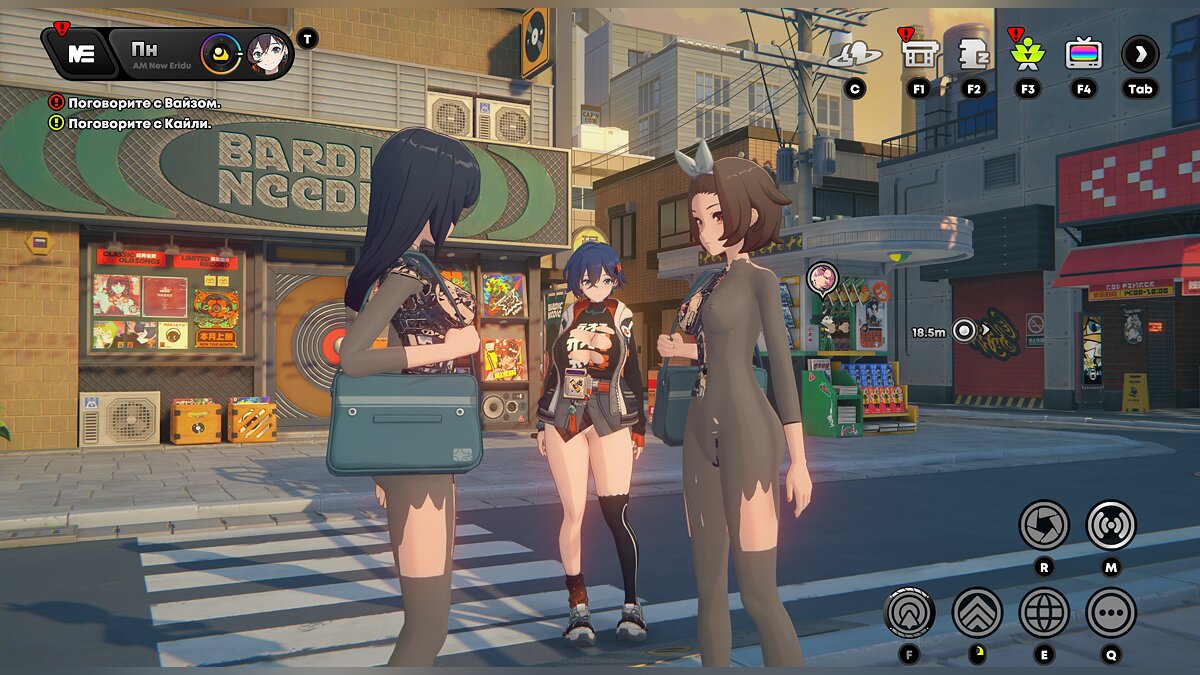Track the quest 'Поговорите с Кайли'
Screen dimensions: 1200x675
139,123
